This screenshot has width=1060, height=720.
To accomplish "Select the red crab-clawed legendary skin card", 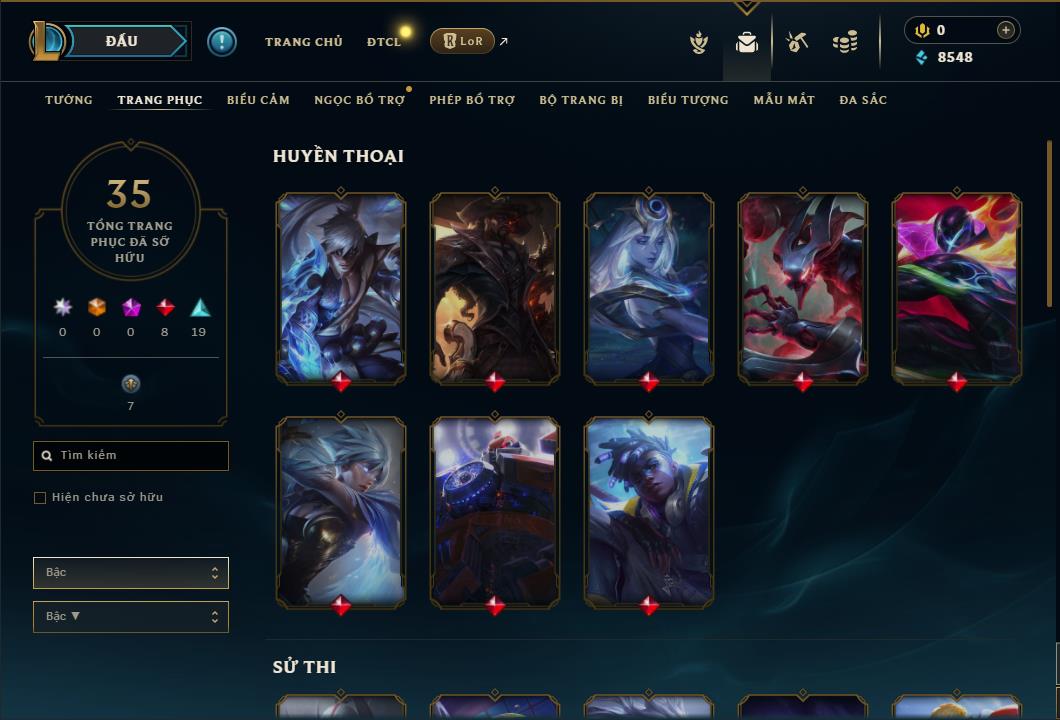I will (803, 288).
